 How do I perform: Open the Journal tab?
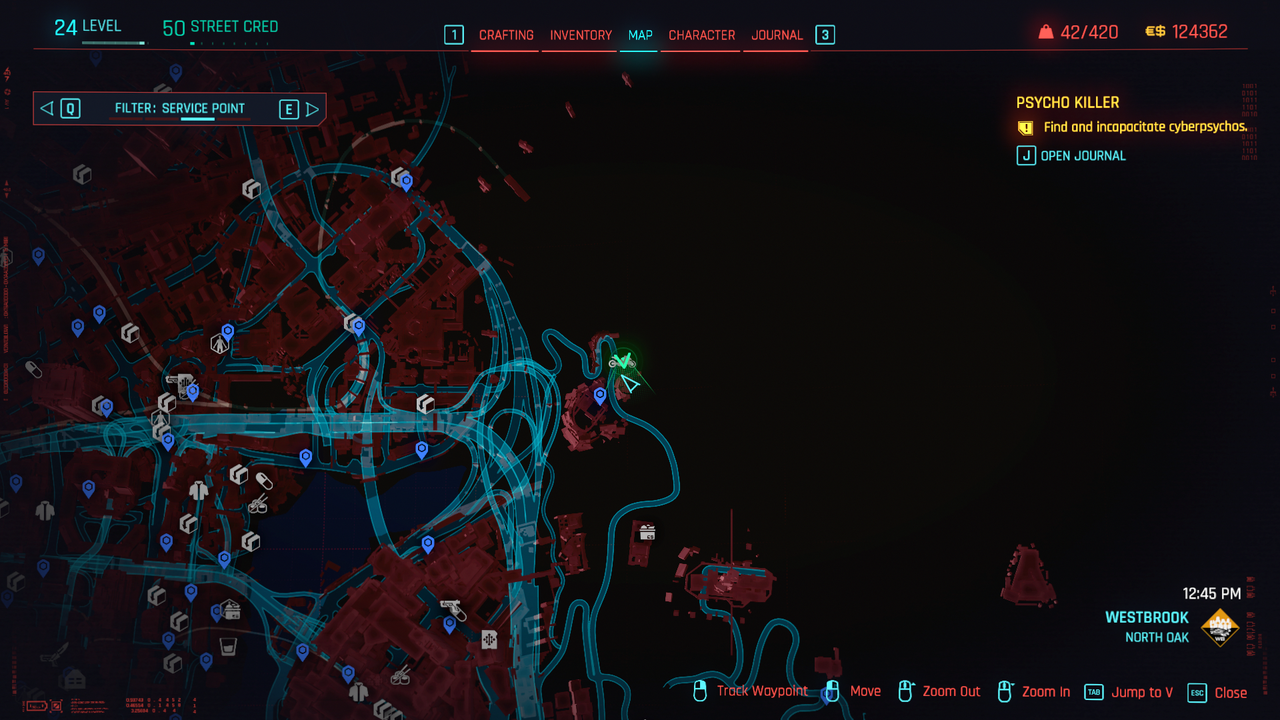pyautogui.click(x=777, y=35)
